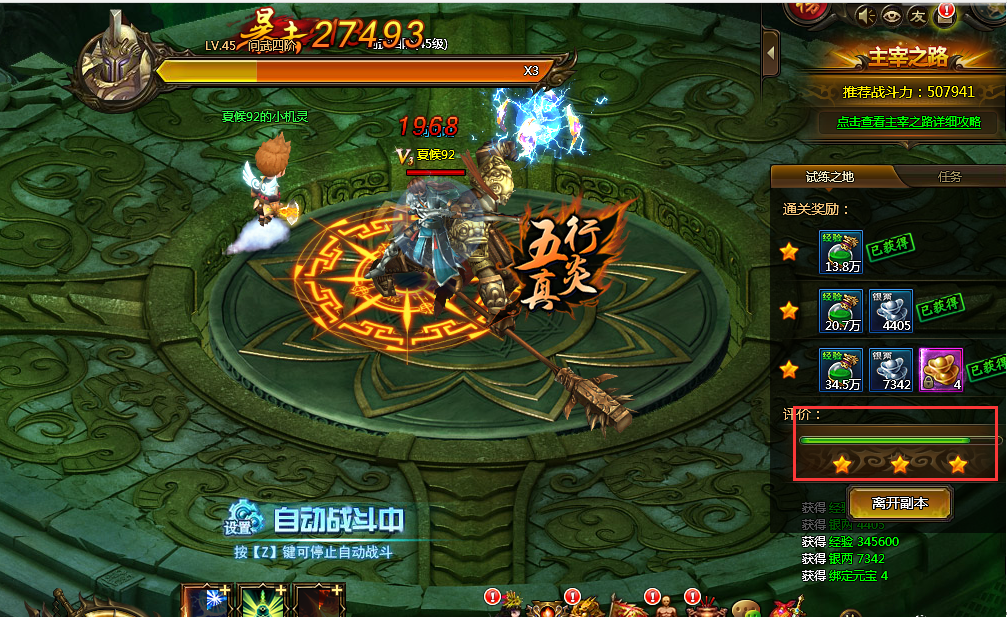Select the bound gold ingot reward
This screenshot has height=617, width=1007.
pos(941,369)
